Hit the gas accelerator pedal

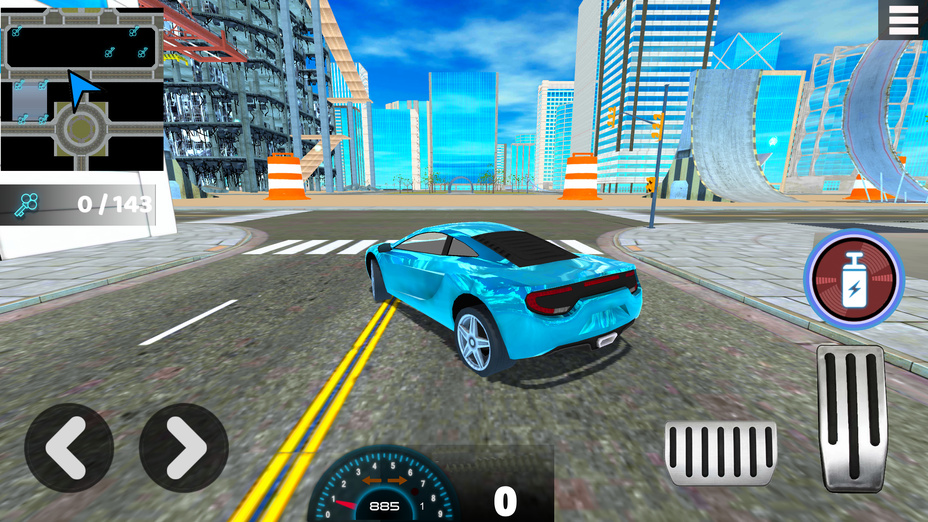tap(851, 417)
